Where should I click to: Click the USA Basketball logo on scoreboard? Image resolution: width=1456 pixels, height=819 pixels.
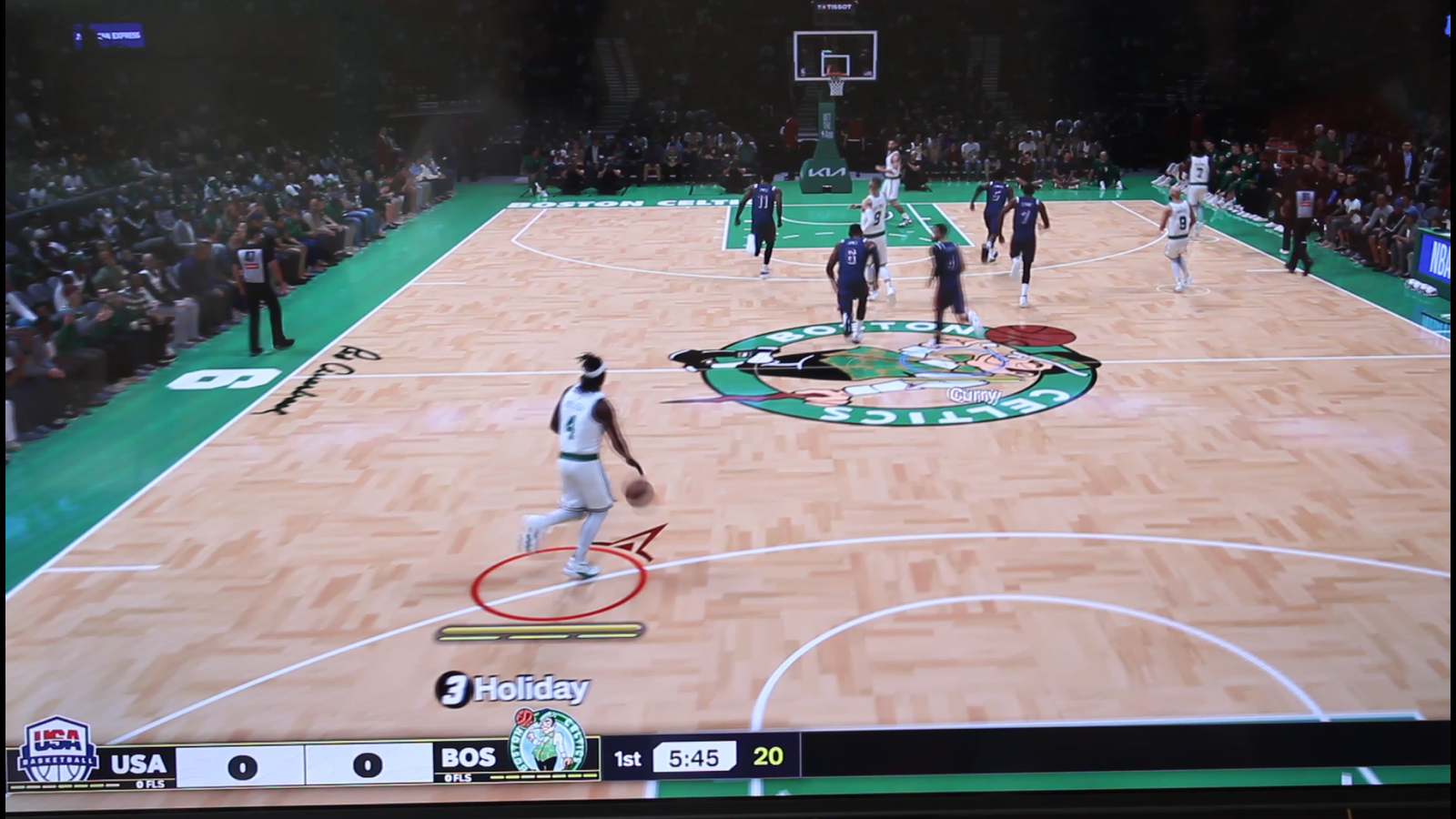click(x=58, y=752)
